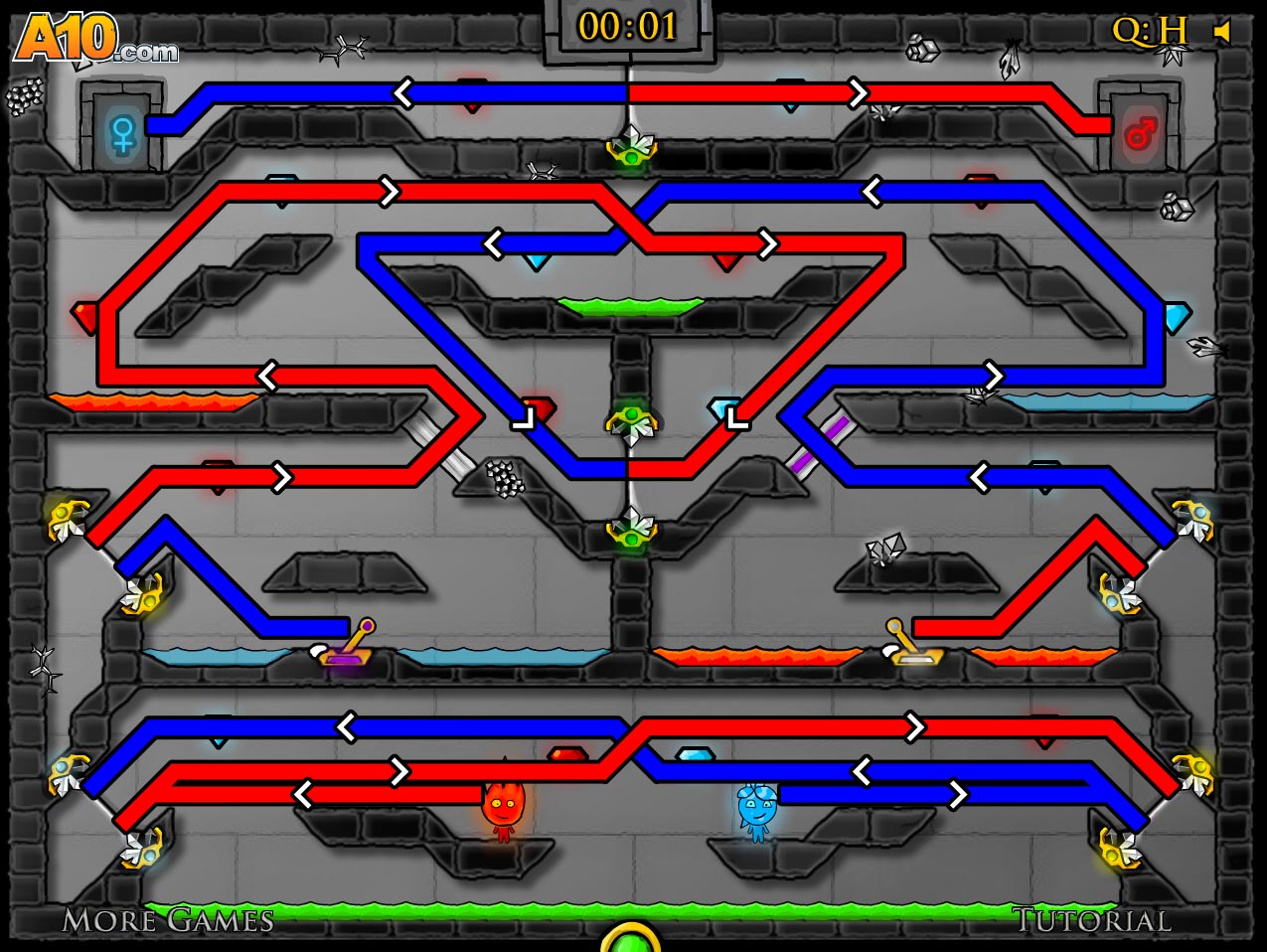Mute sound with the speaker icon
Screen dimensions: 1267x952
coord(1223,32)
